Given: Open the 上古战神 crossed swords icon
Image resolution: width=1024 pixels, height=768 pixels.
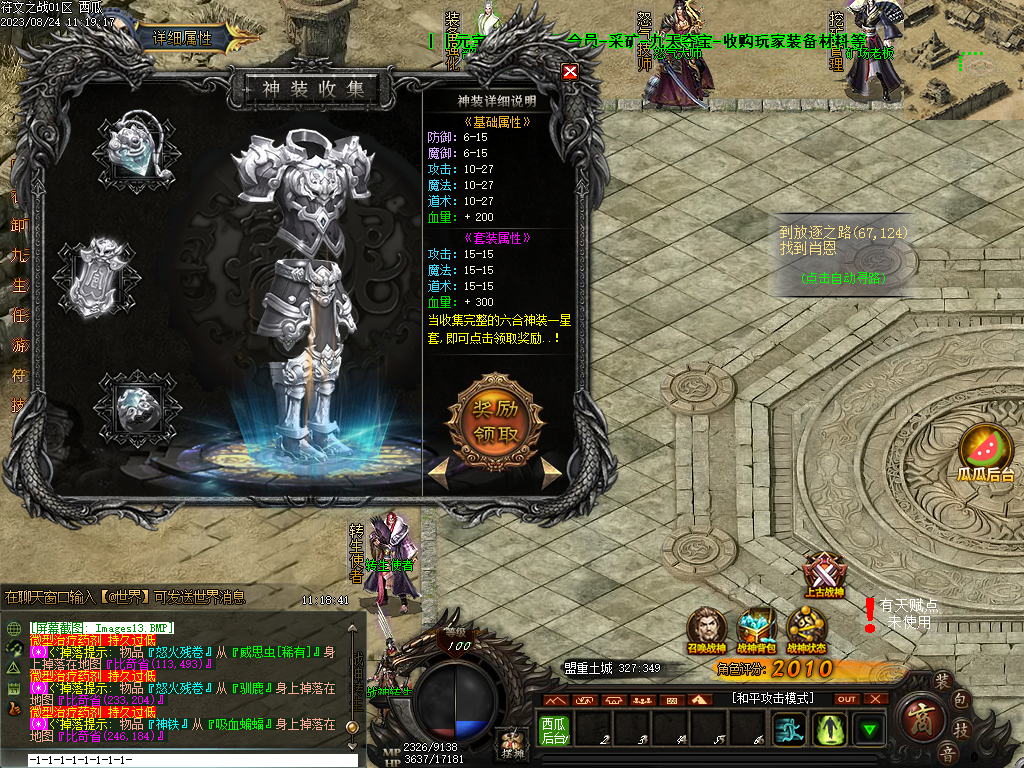Looking at the screenshot, I should click(x=824, y=575).
